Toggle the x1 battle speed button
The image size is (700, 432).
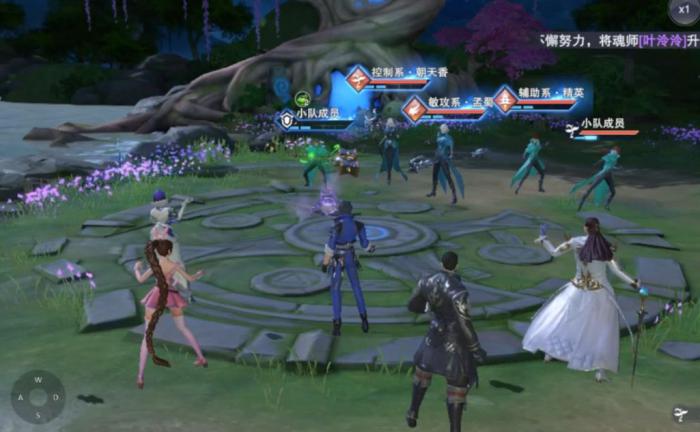tap(684, 11)
